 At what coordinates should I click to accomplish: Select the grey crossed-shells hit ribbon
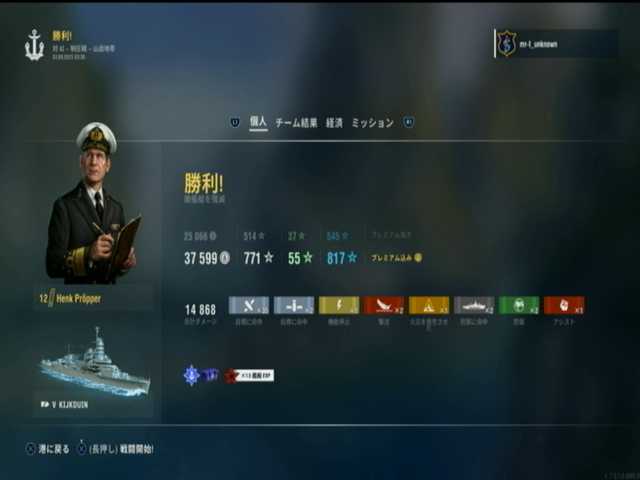(x=249, y=306)
